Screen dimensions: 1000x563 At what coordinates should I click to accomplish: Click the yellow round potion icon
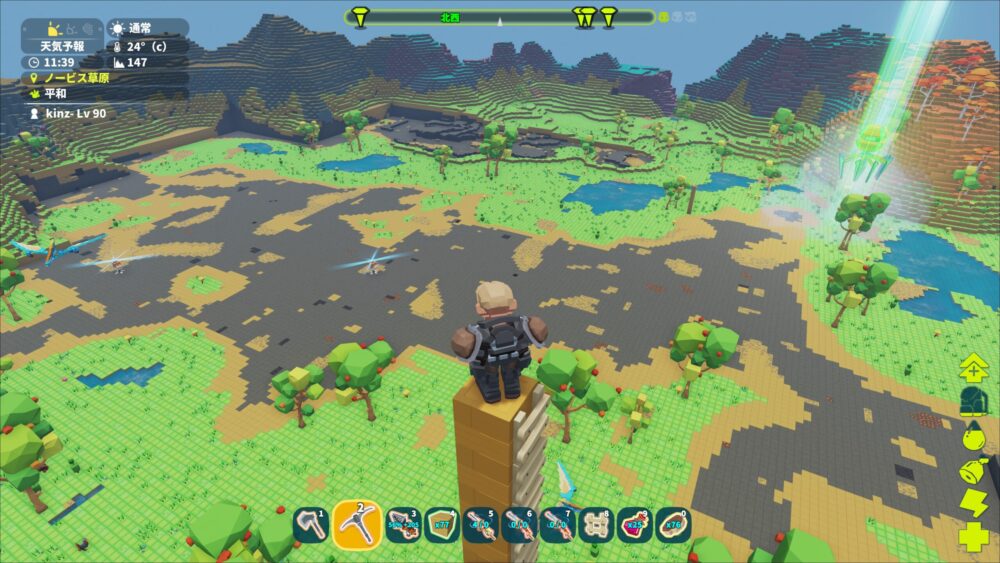(974, 436)
